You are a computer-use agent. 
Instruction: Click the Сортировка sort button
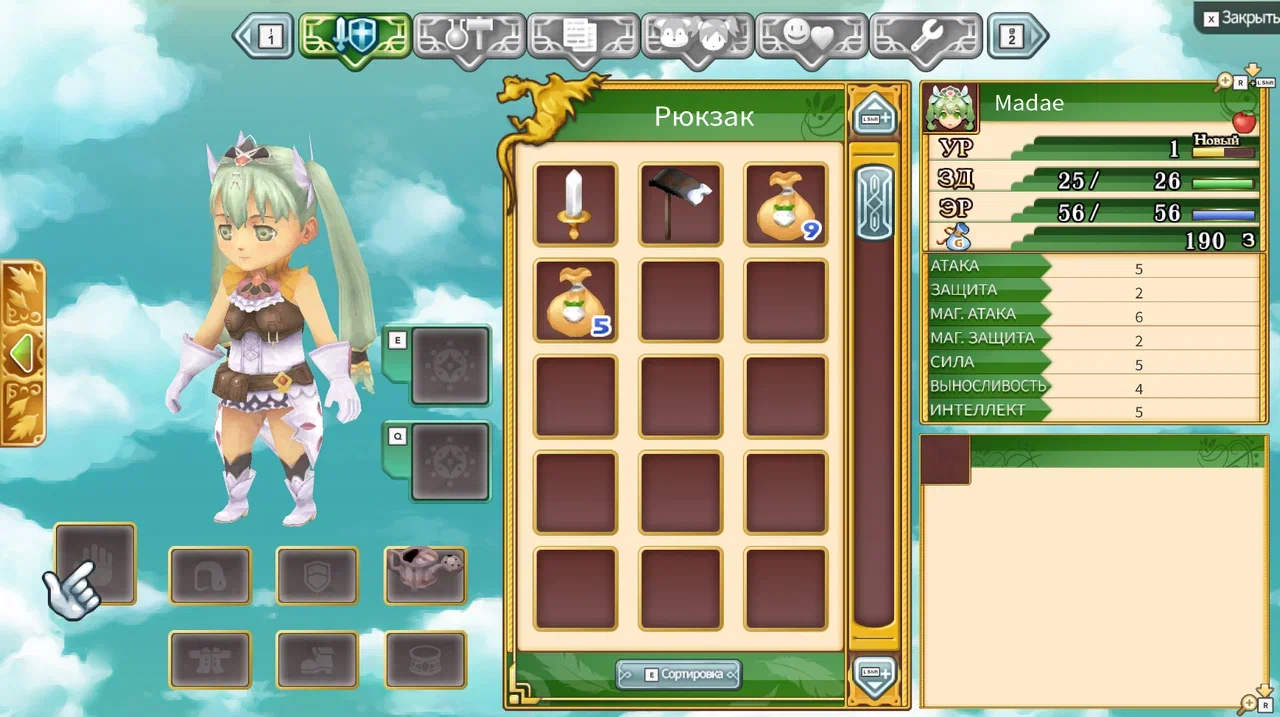click(679, 674)
